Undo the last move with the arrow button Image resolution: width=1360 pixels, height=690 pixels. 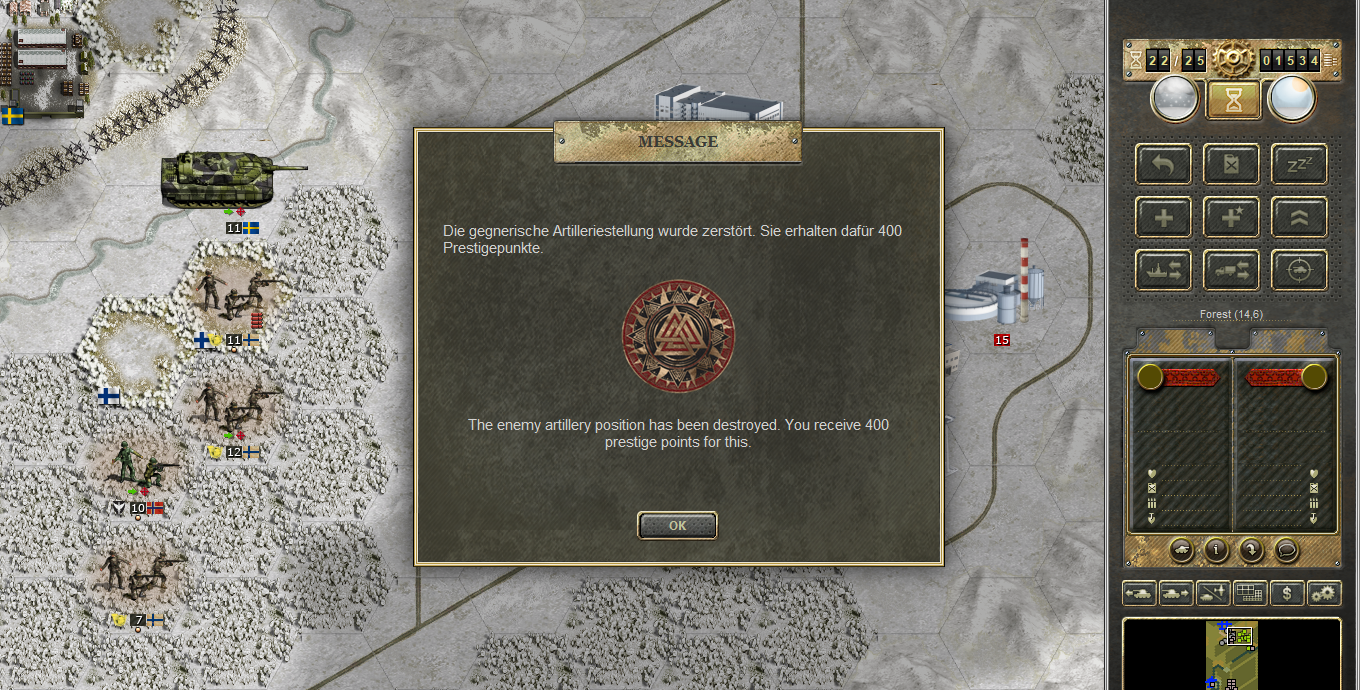pos(1163,164)
